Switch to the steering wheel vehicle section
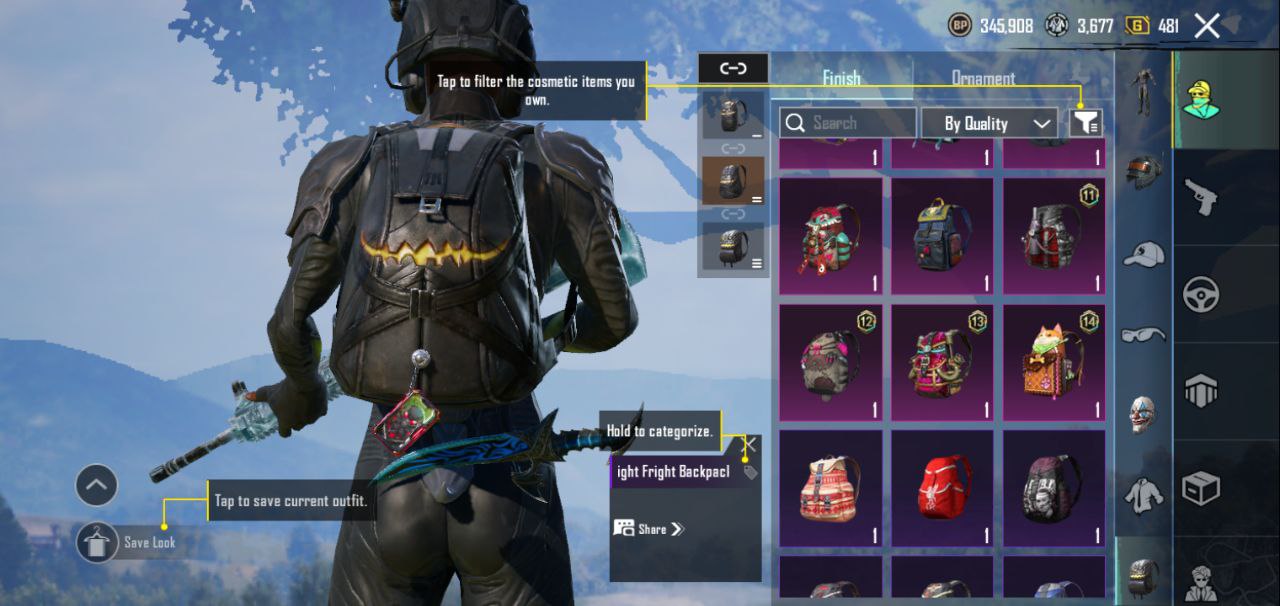Viewport: 1280px width, 606px height. (1200, 295)
